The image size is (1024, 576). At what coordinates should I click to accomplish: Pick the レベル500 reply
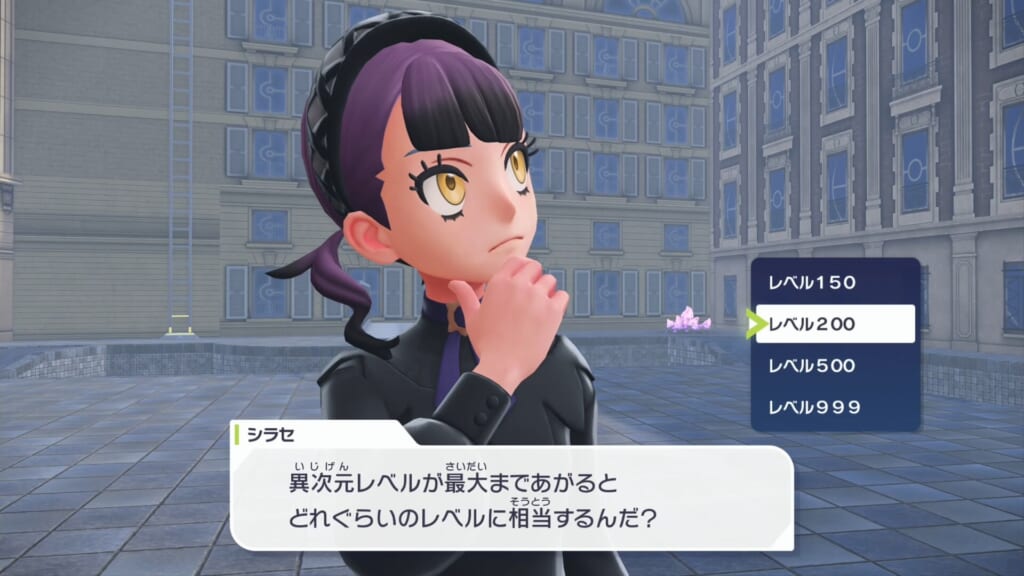tap(834, 366)
